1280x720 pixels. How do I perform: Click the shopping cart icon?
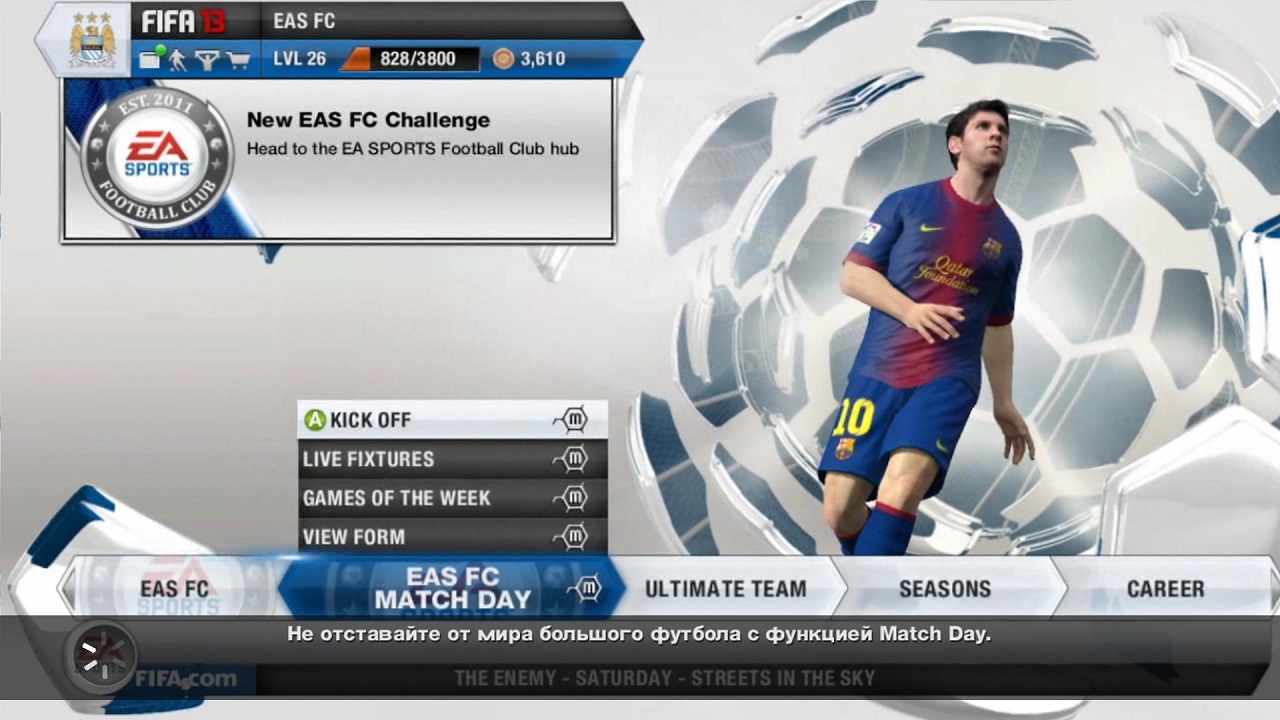(x=238, y=60)
